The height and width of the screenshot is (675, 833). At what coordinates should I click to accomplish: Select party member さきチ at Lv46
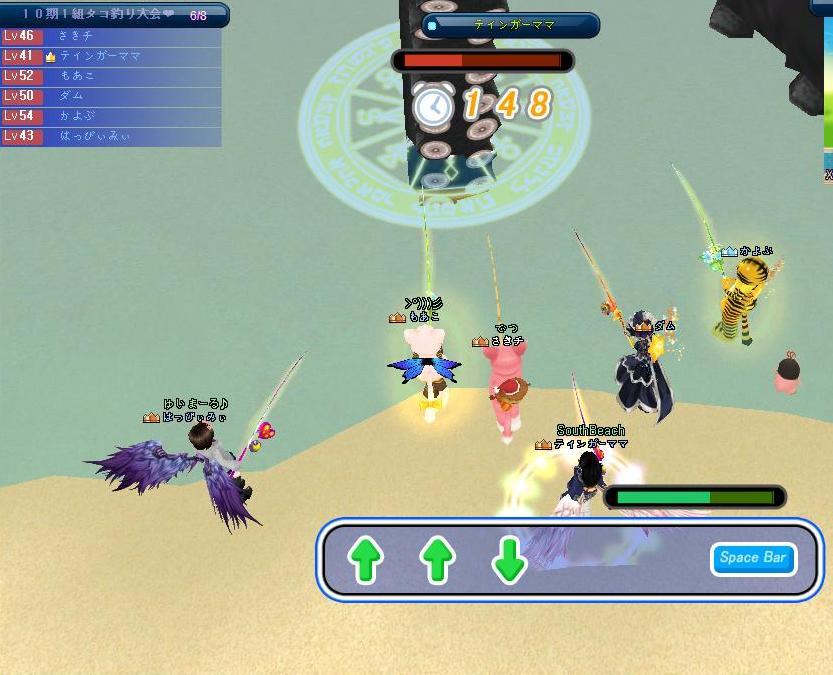coord(110,36)
